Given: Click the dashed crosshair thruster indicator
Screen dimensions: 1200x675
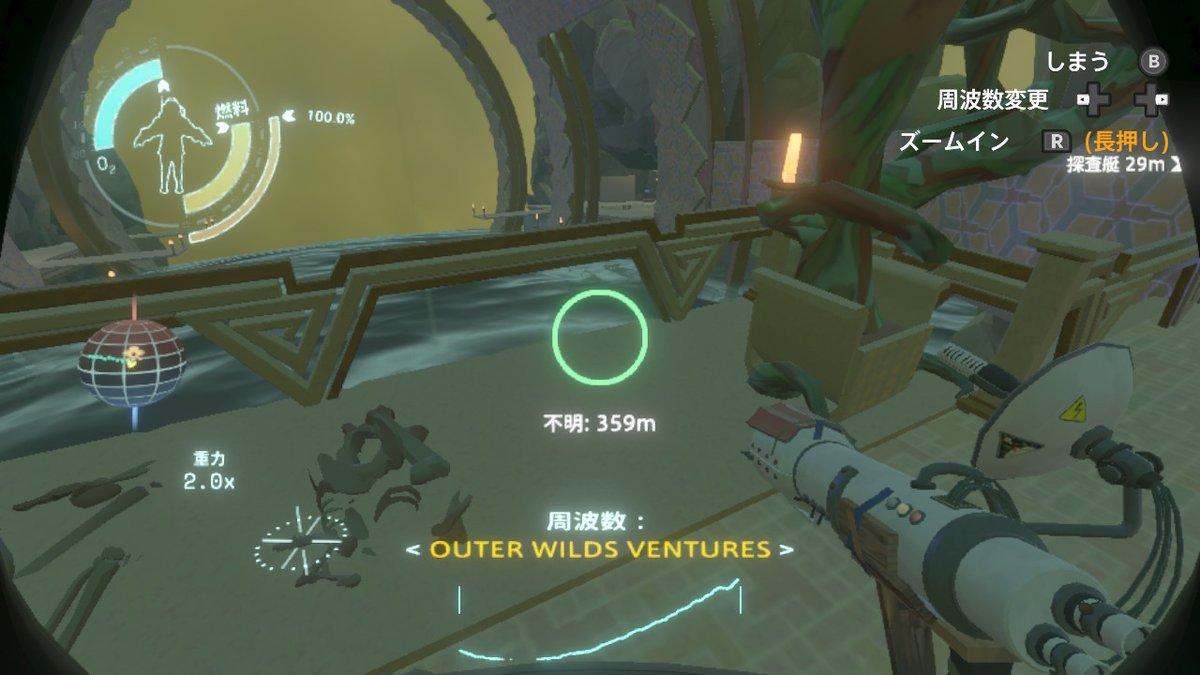Looking at the screenshot, I should (301, 541).
